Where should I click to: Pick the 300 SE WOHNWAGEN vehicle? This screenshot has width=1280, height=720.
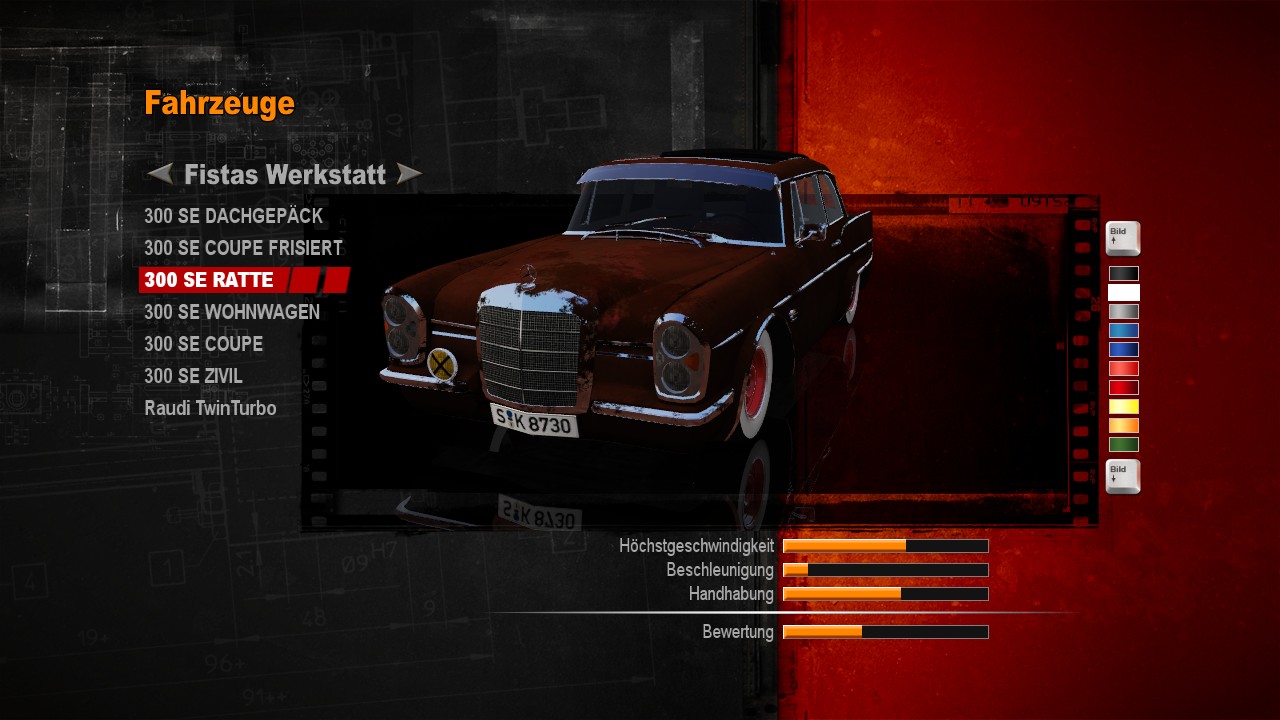point(232,312)
